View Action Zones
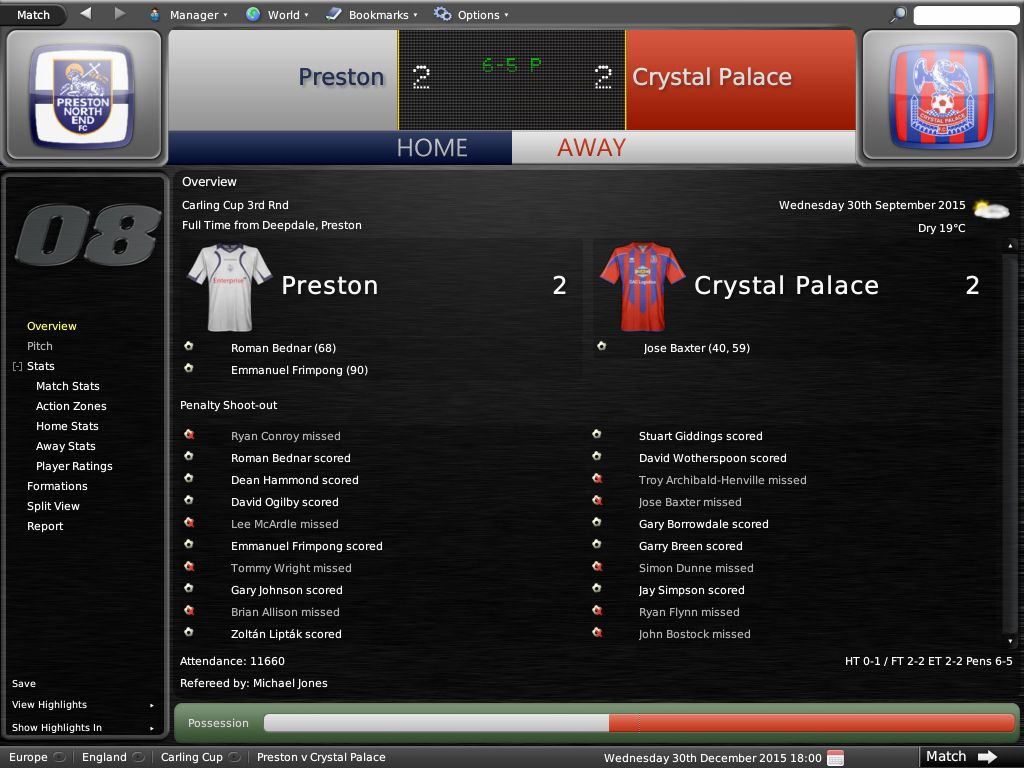This screenshot has height=768, width=1024. click(x=71, y=406)
